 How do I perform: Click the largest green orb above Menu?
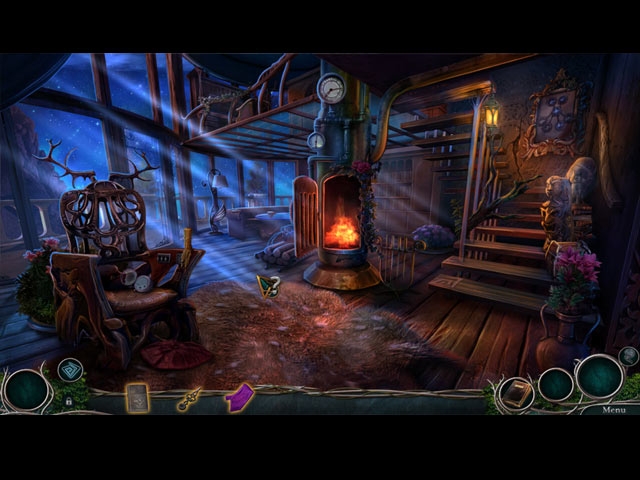pyautogui.click(x=599, y=376)
